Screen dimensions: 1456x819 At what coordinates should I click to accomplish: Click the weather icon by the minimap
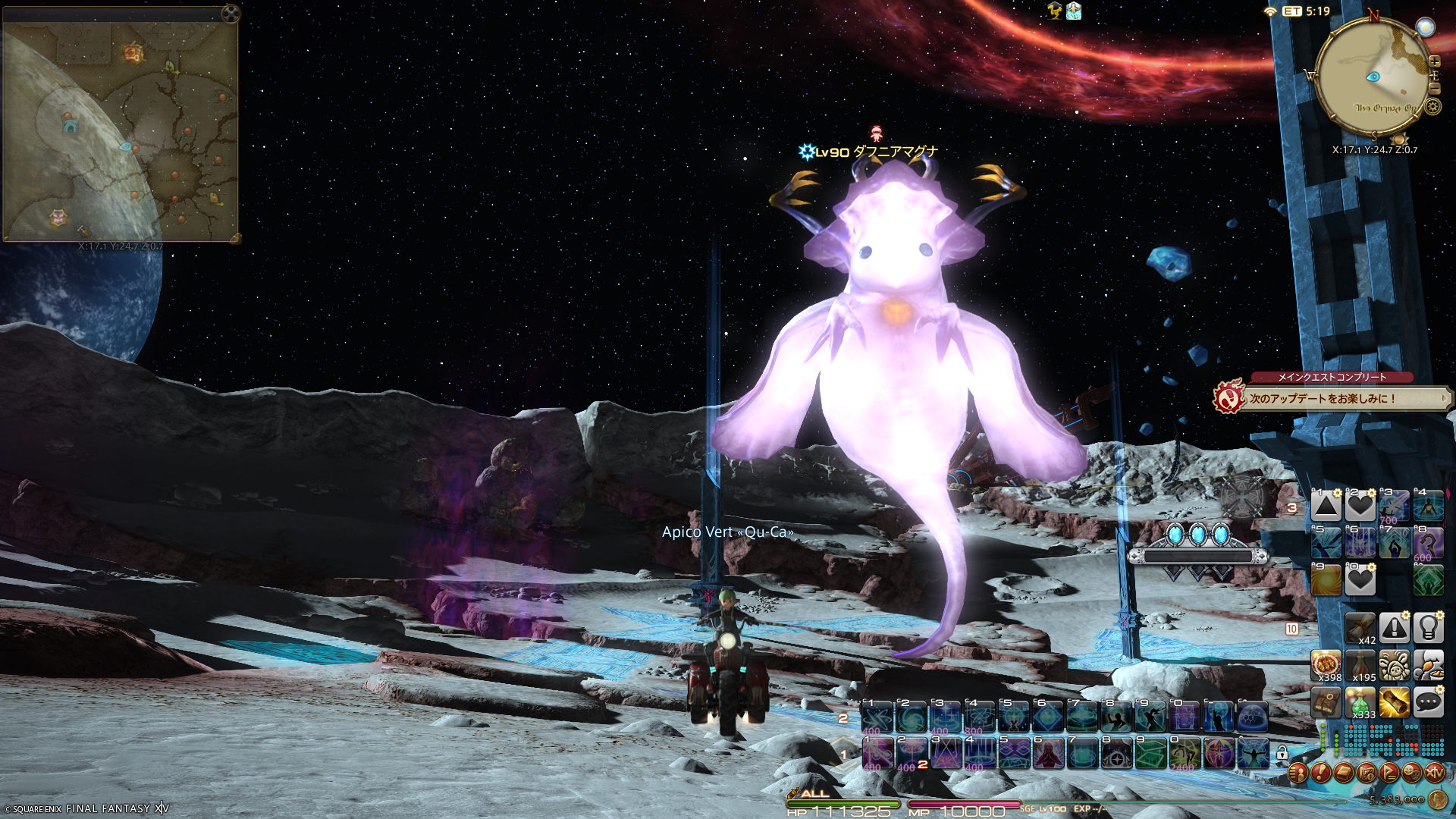pos(1426,27)
